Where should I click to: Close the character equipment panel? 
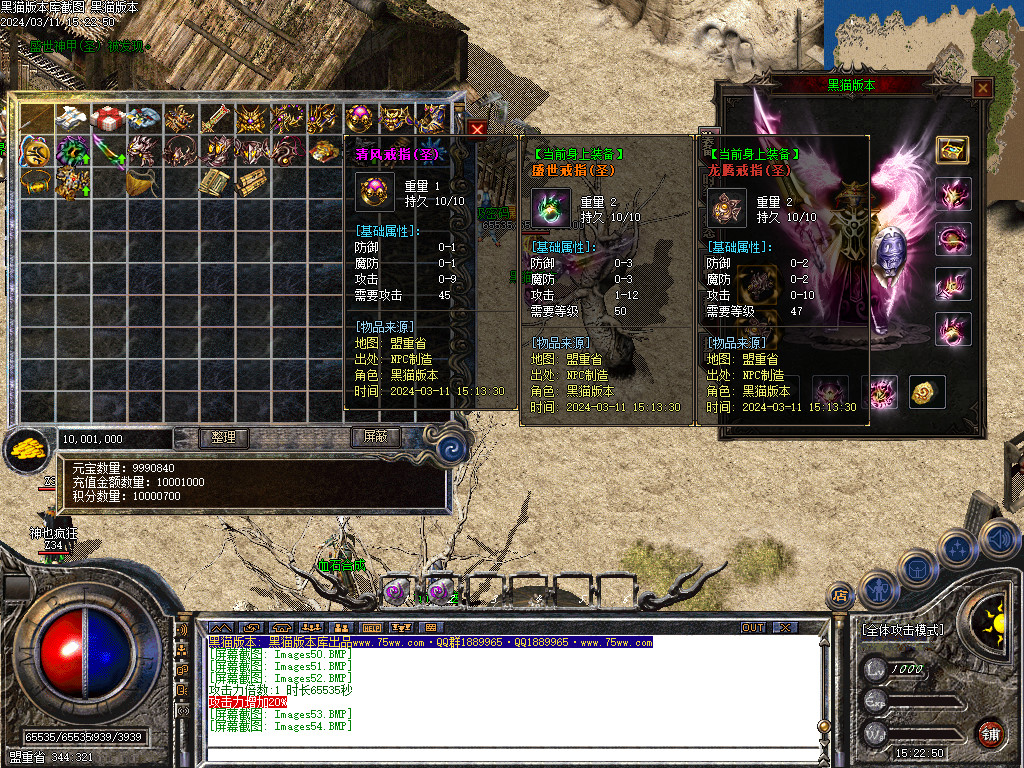(x=983, y=88)
